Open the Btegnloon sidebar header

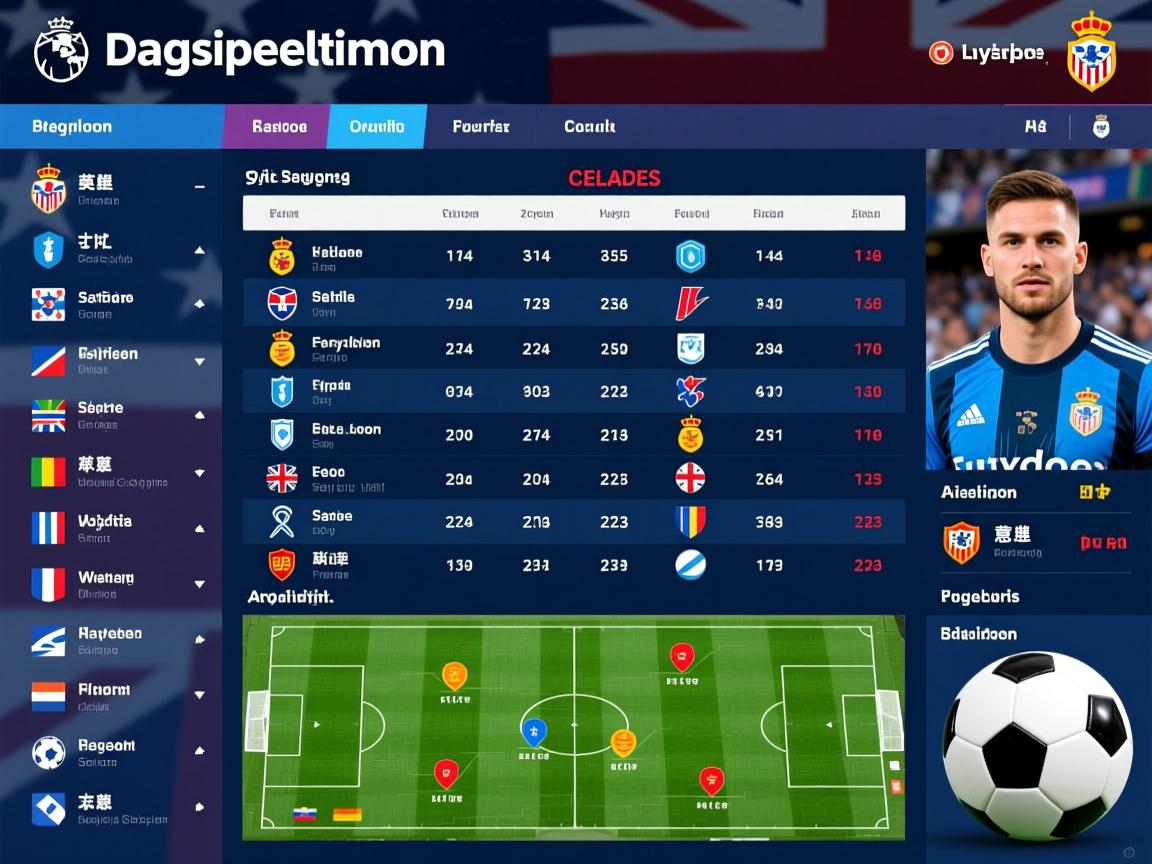pyautogui.click(x=72, y=127)
